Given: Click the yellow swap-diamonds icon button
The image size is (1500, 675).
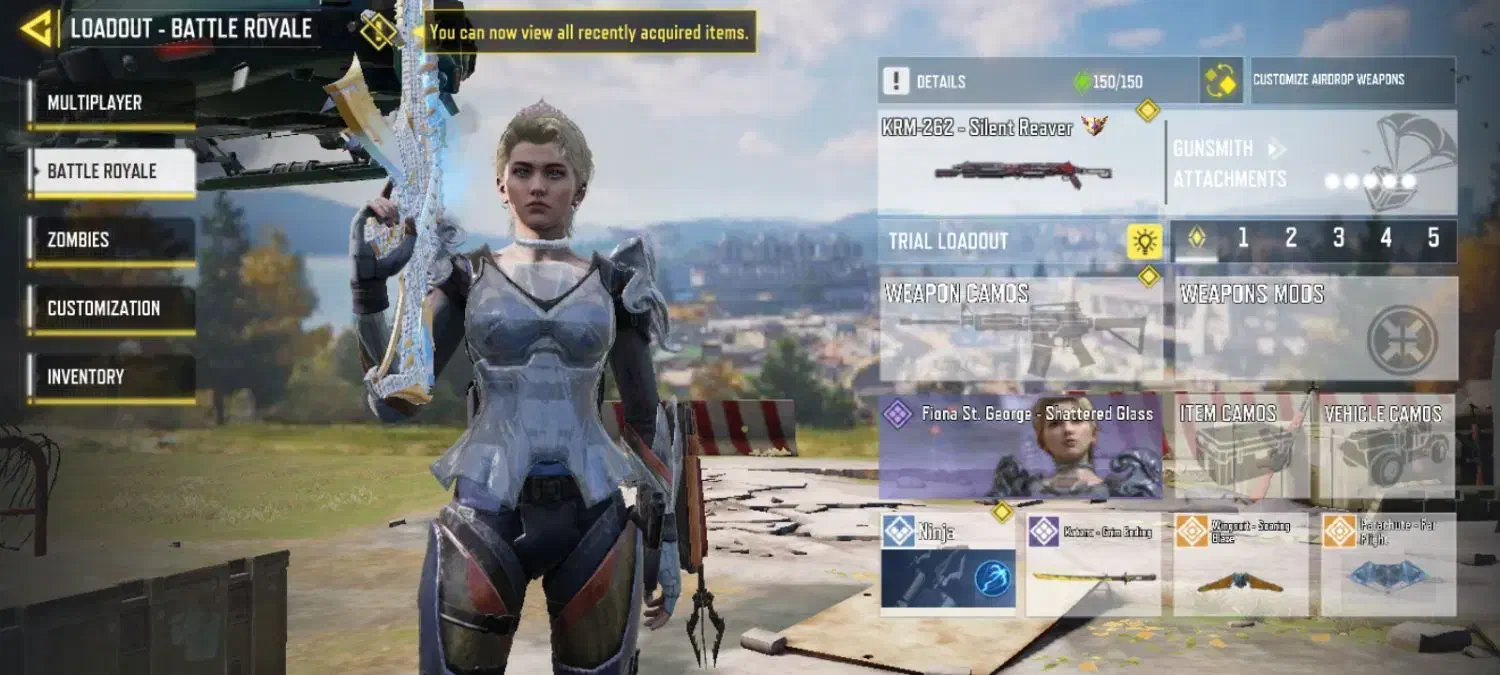Looking at the screenshot, I should coord(1221,81).
